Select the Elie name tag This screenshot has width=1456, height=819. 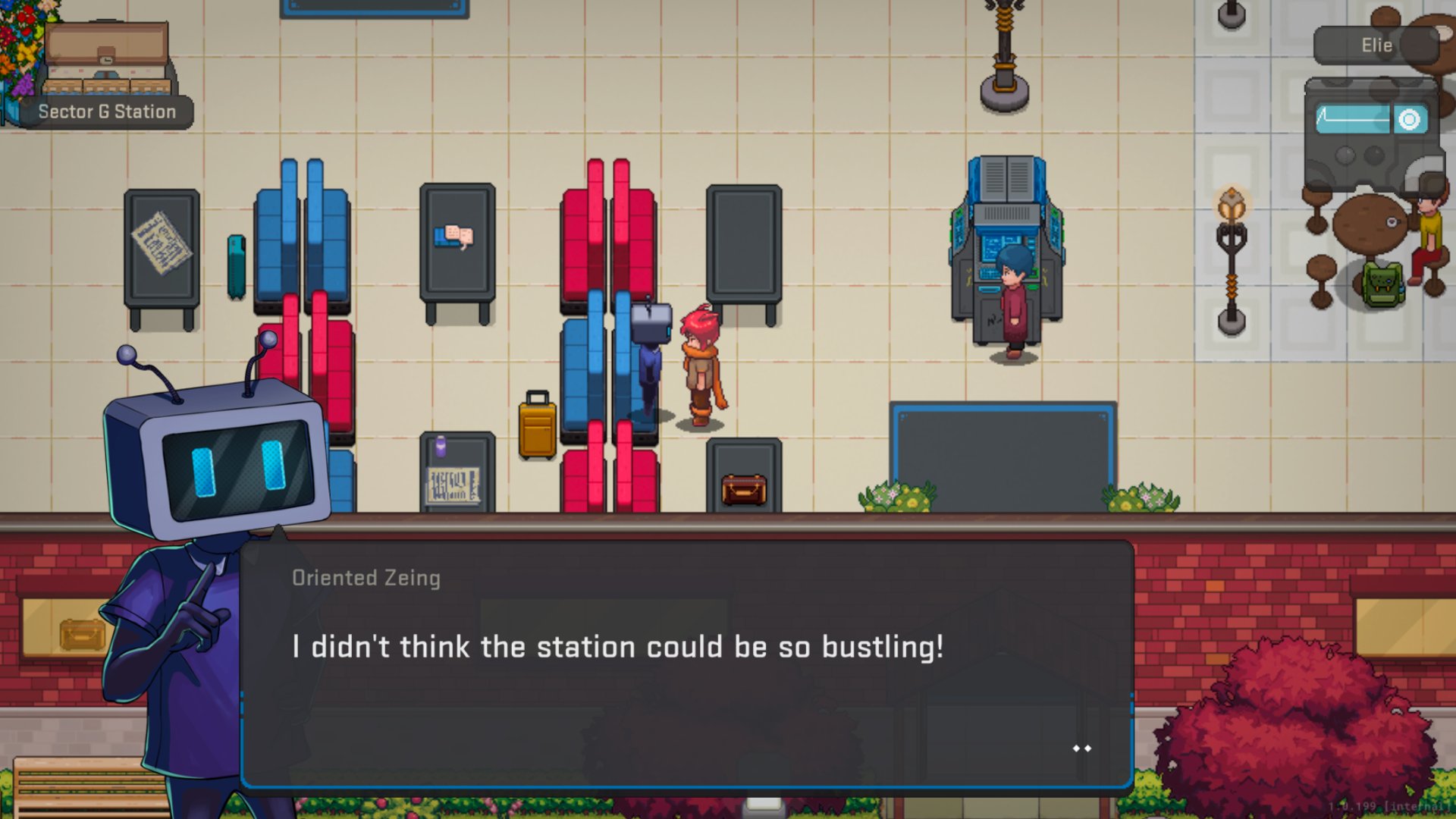click(x=1376, y=45)
